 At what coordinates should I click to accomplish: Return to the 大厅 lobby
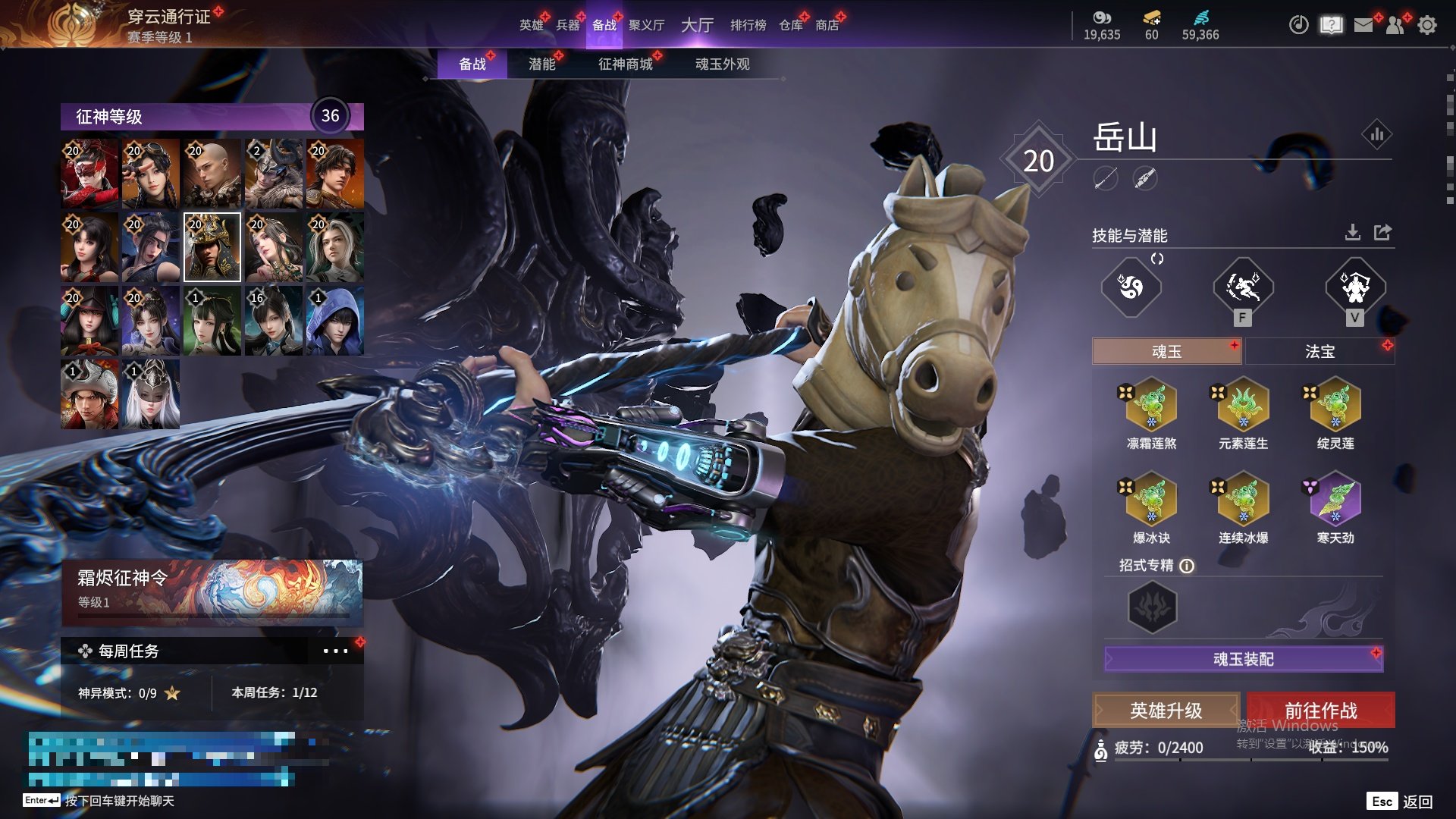697,25
